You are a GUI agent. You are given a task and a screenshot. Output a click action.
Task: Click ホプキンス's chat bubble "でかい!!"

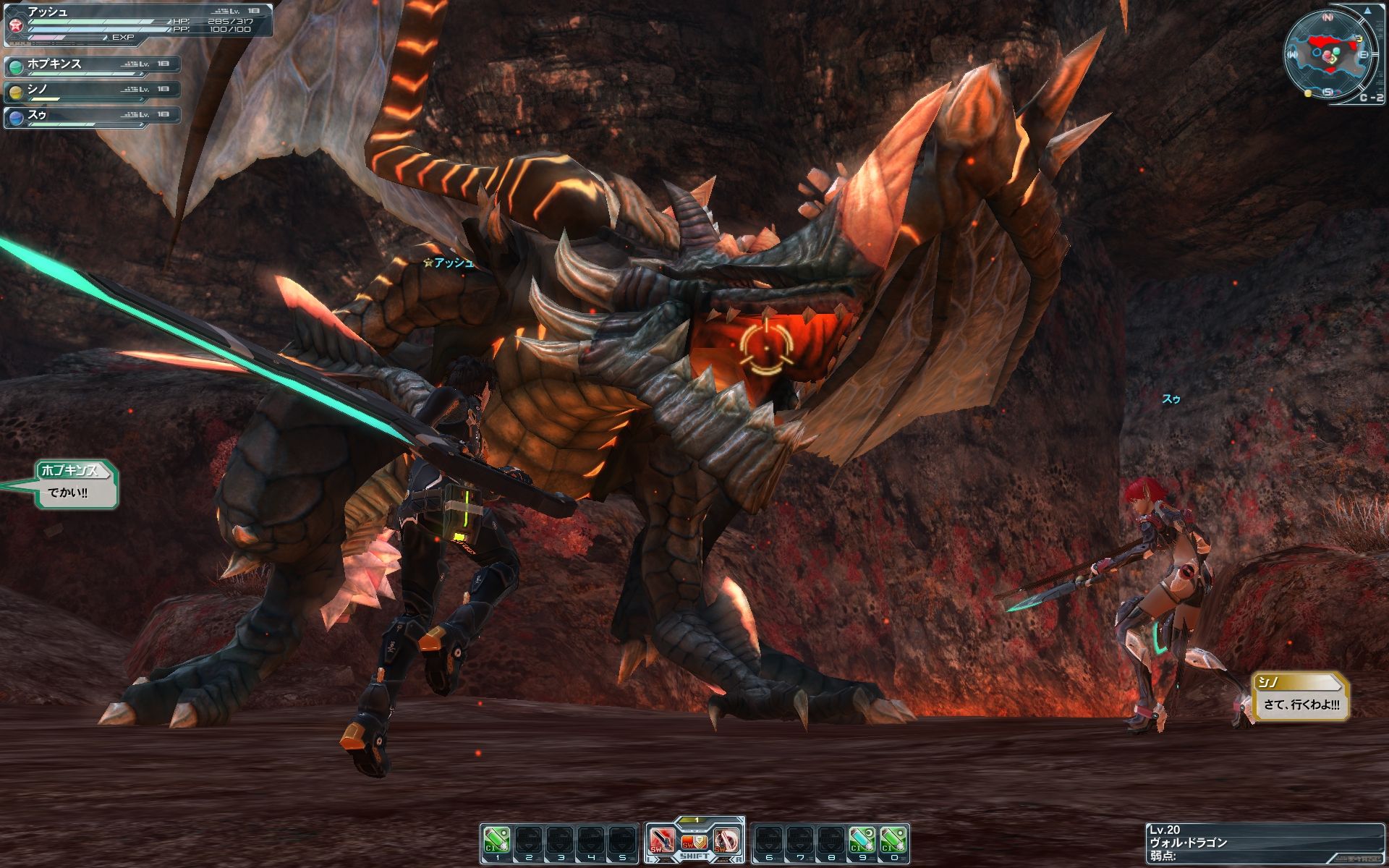(76, 485)
